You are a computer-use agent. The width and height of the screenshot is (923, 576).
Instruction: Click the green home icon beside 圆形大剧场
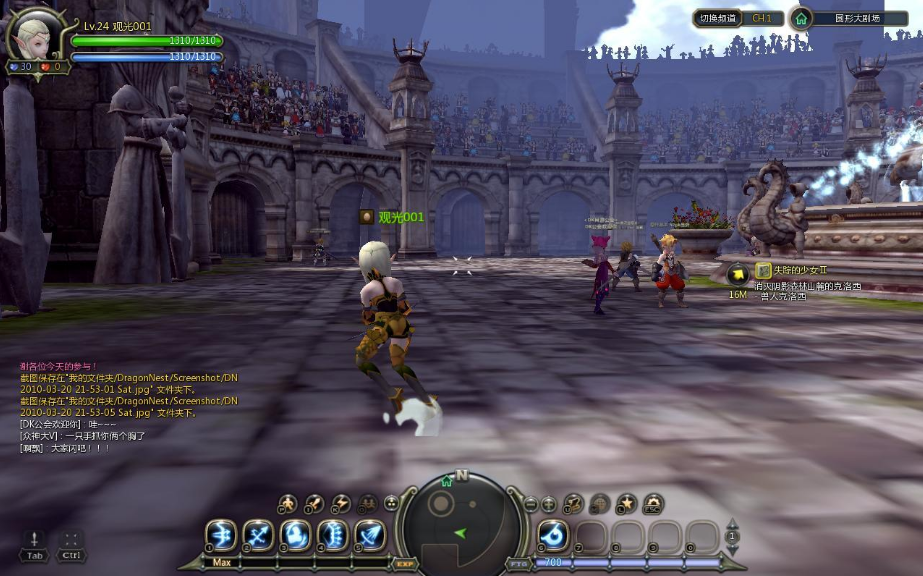coord(800,18)
